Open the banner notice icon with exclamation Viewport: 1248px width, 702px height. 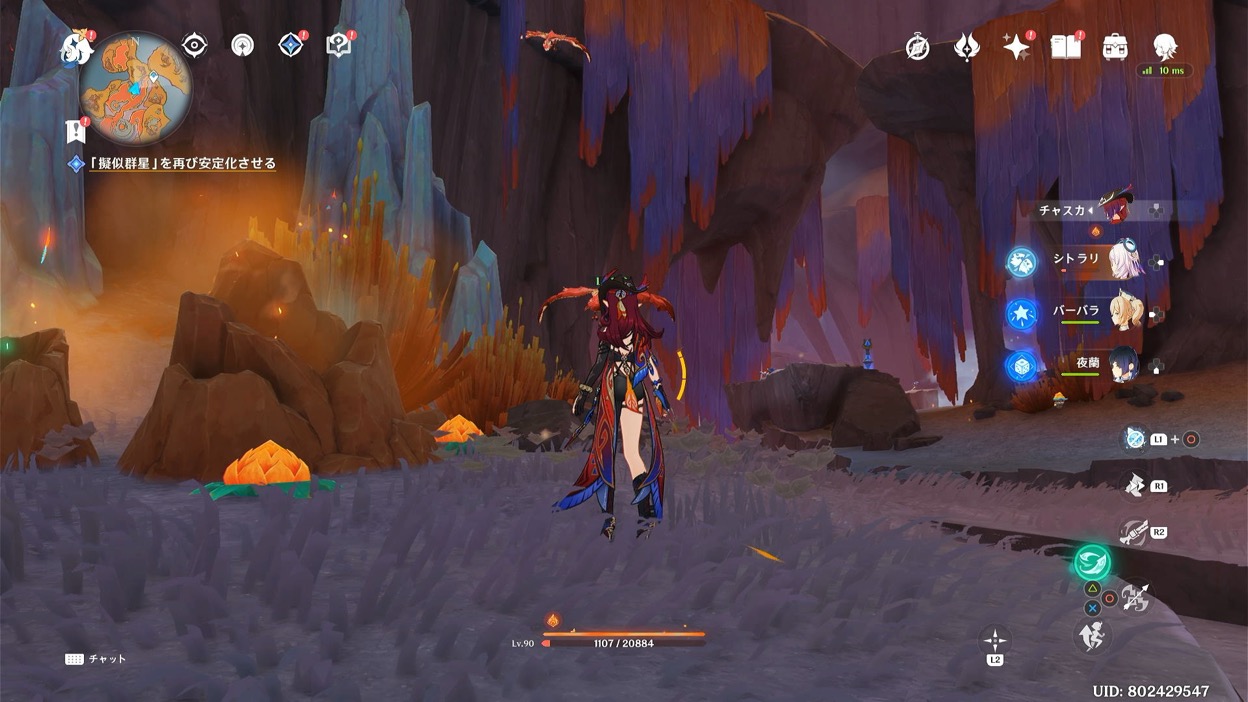pos(76,130)
